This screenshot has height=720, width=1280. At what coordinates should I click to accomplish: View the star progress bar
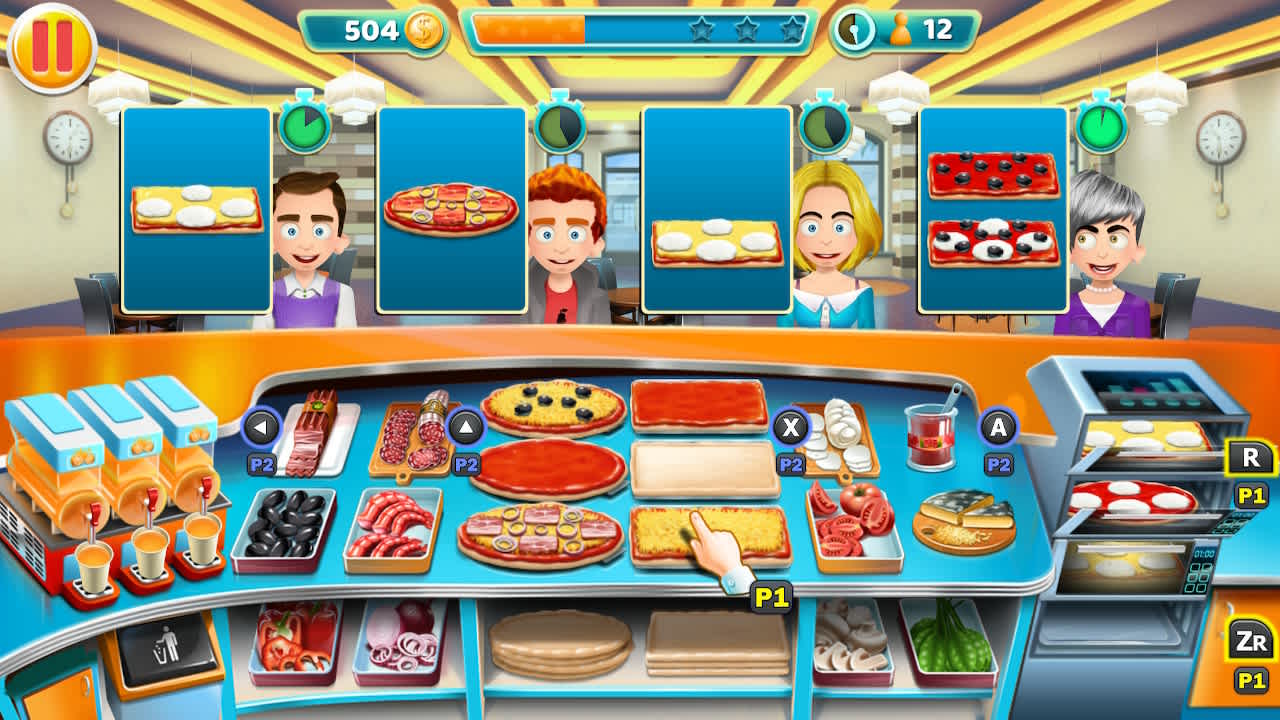coord(637,31)
